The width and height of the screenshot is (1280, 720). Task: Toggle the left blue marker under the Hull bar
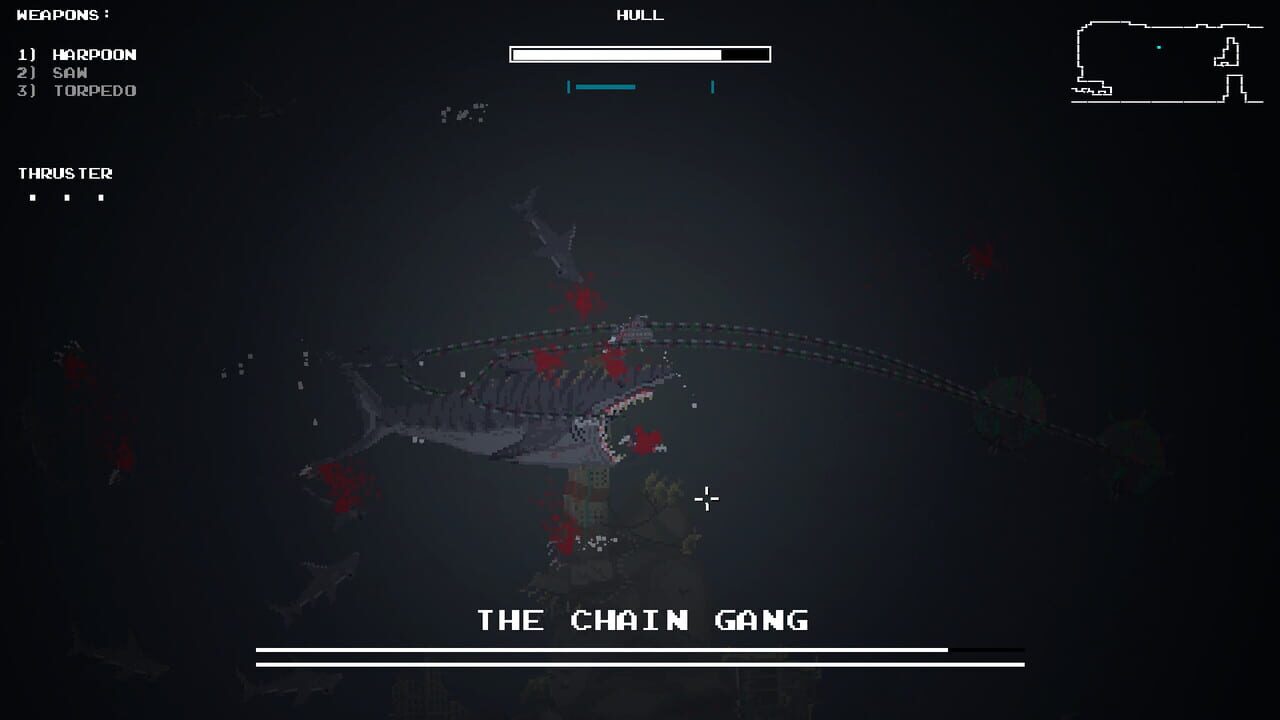pos(570,87)
